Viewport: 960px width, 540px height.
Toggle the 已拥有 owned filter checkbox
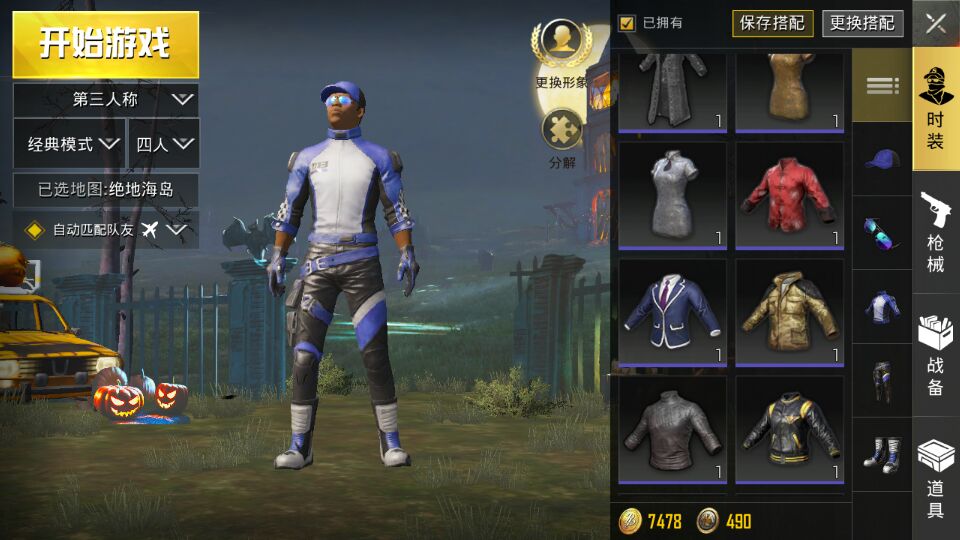(627, 23)
